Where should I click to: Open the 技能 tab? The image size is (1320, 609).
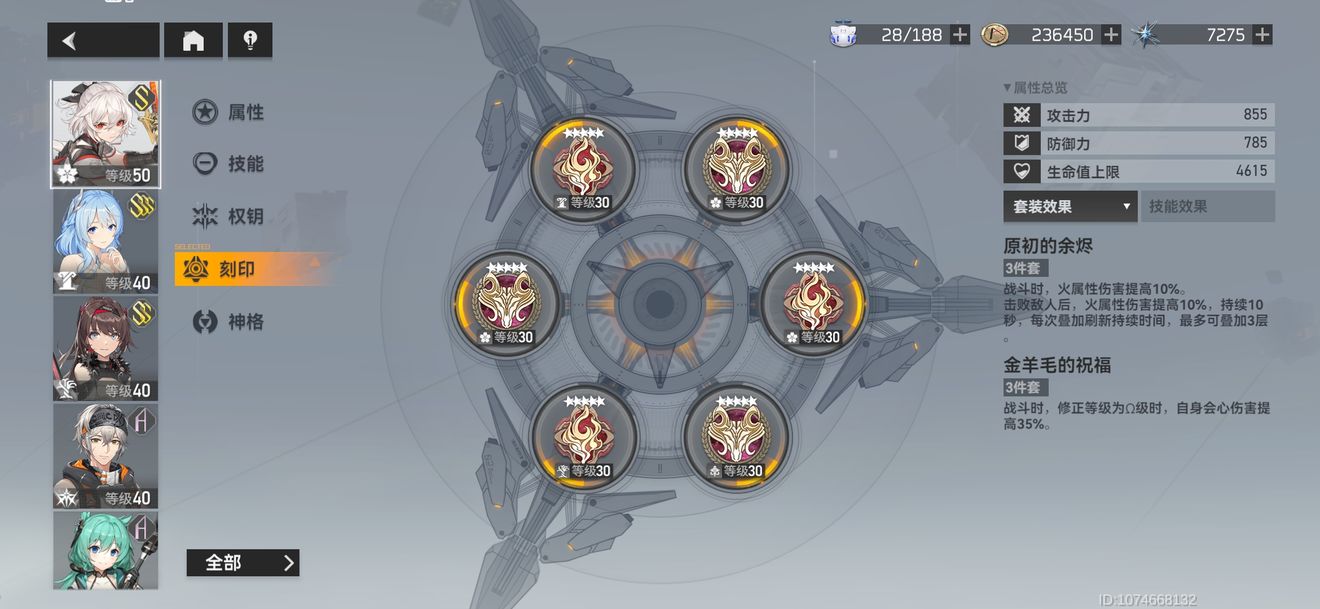230,164
